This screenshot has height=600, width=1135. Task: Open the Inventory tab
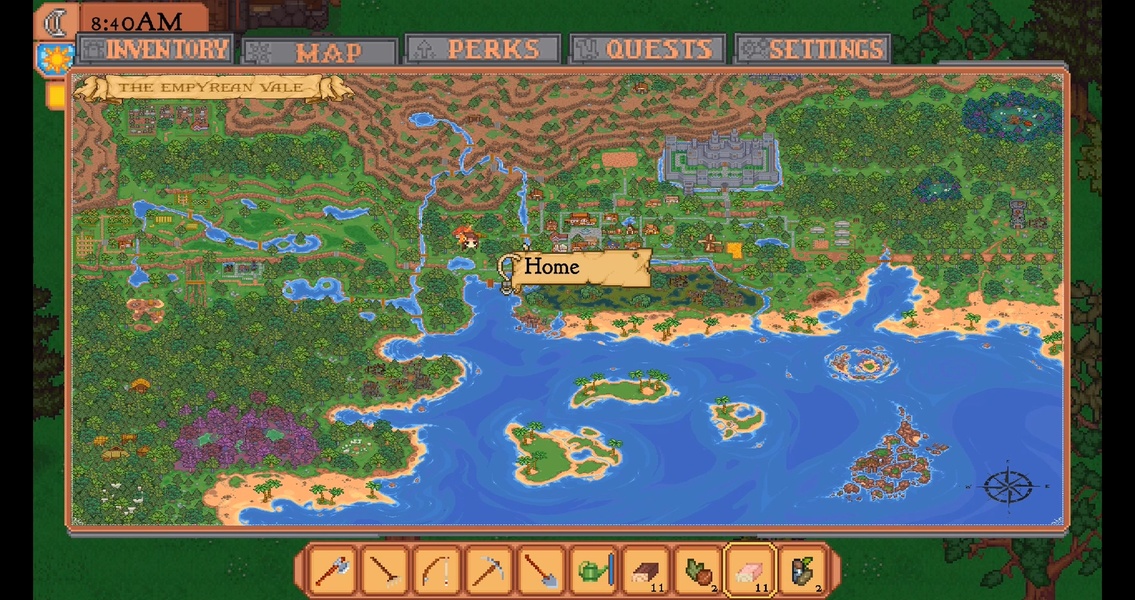pos(155,49)
